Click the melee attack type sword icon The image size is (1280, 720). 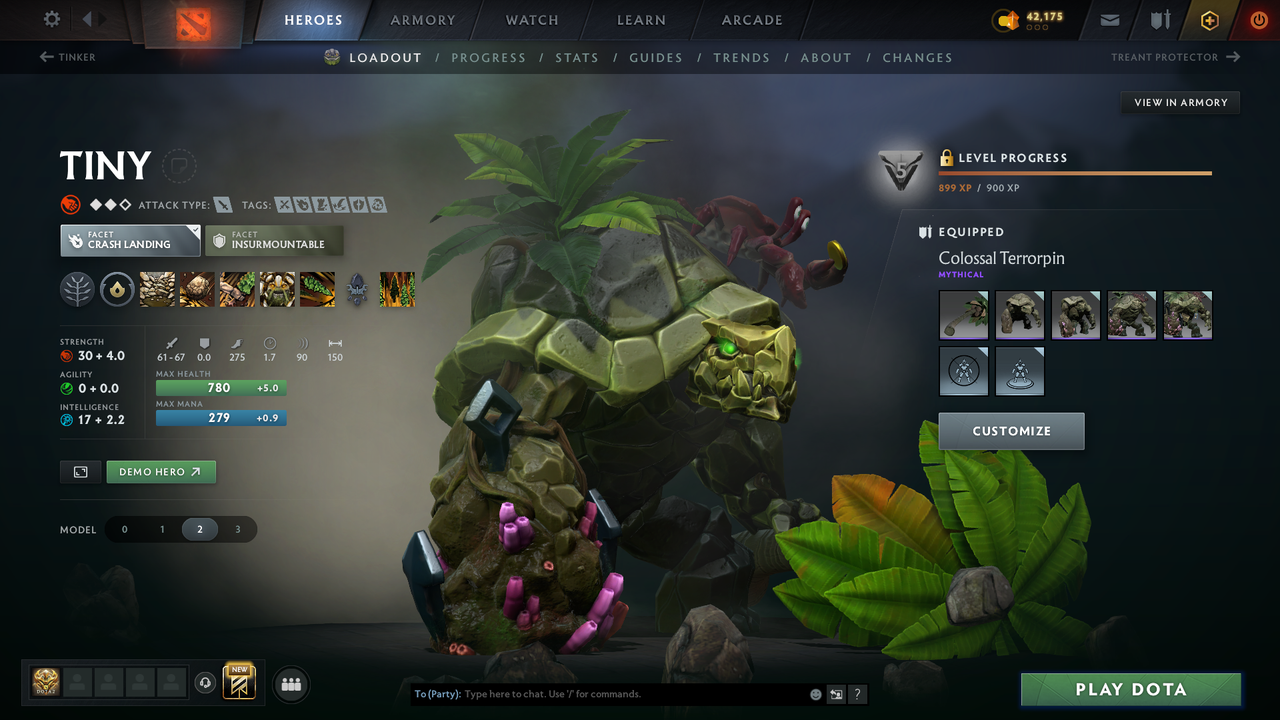pyautogui.click(x=222, y=204)
